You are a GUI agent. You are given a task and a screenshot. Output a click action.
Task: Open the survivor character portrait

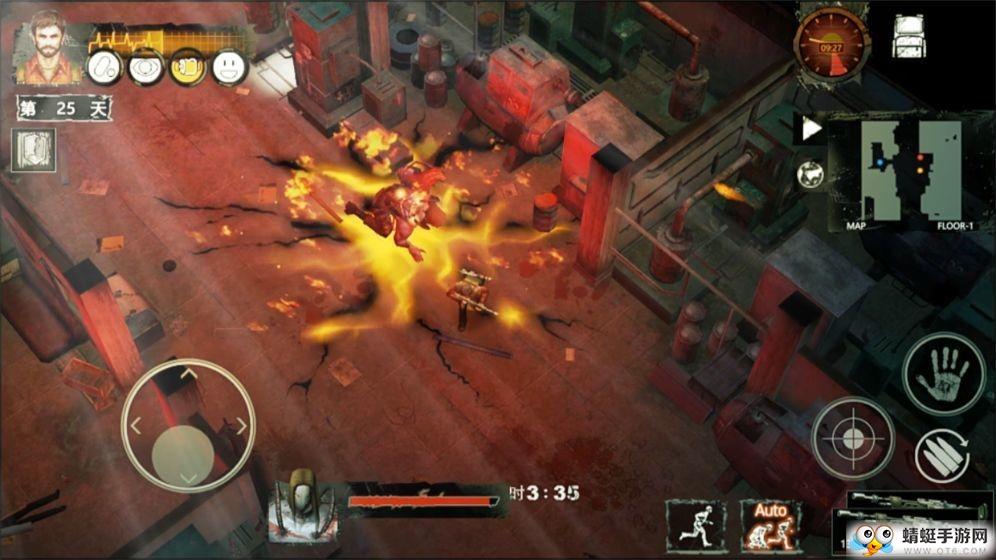(x=44, y=47)
